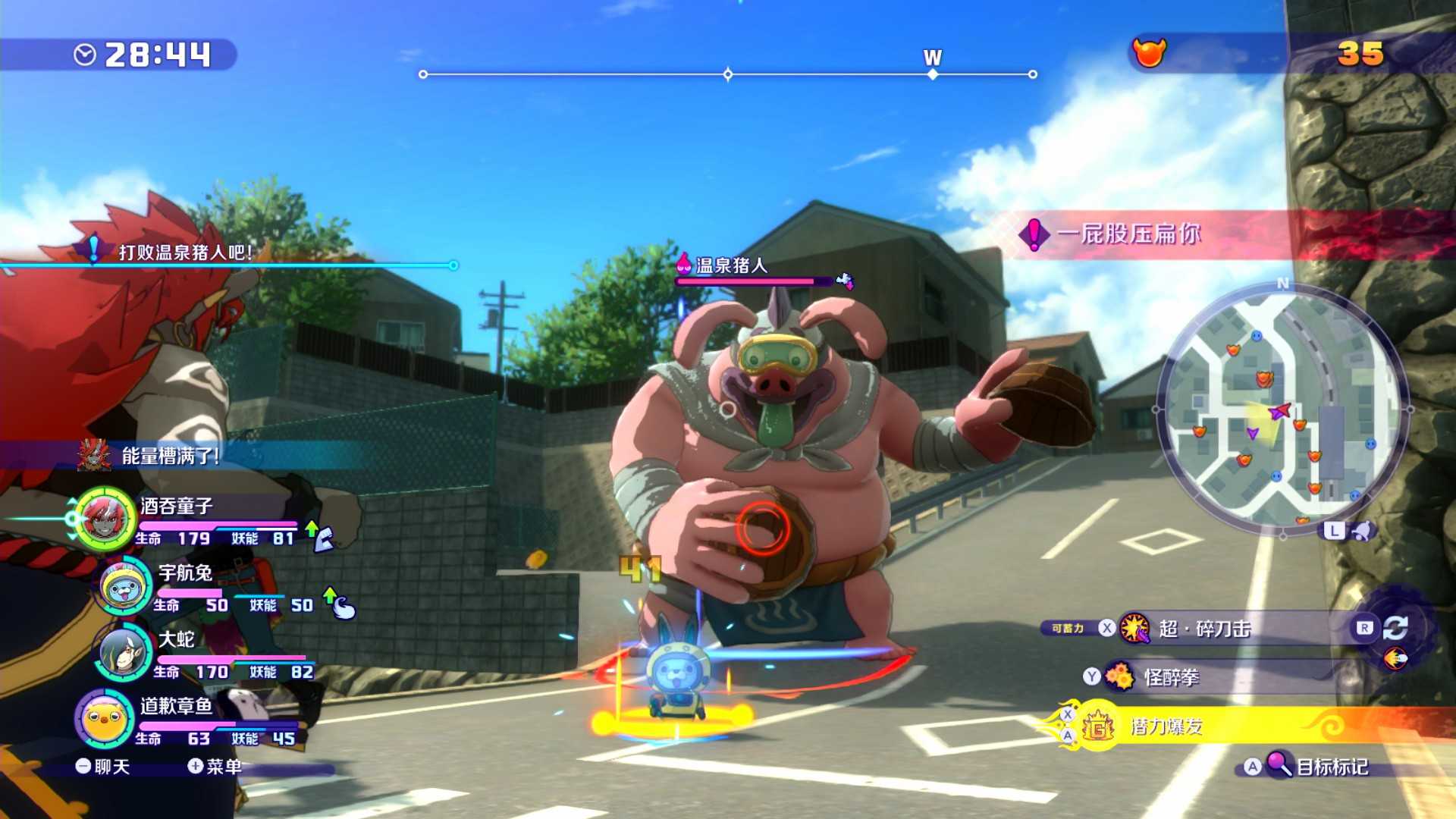Click the 能量槽满了 notification banner
1456x819 pixels.
pos(170,456)
